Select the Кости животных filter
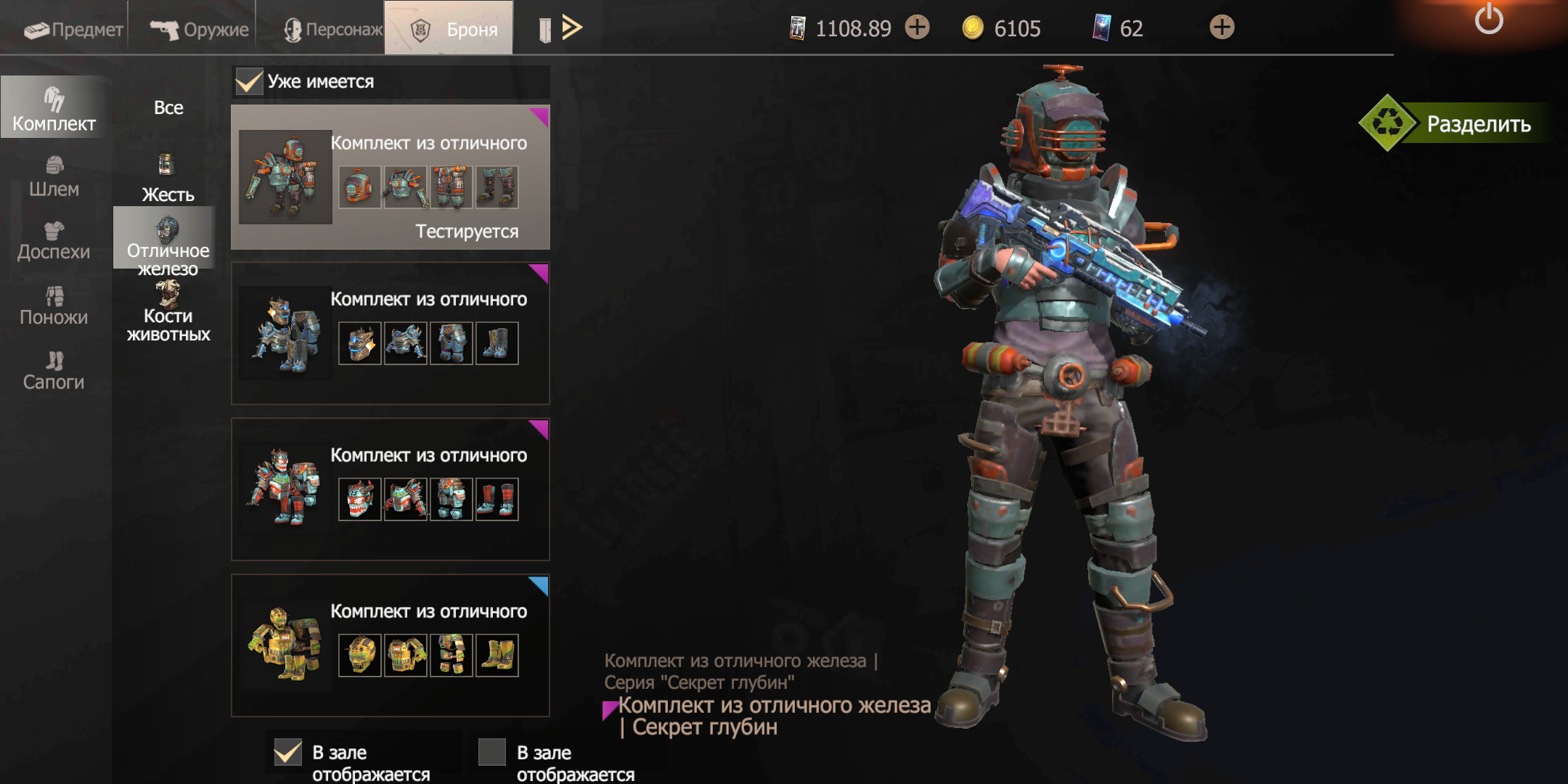 168,314
